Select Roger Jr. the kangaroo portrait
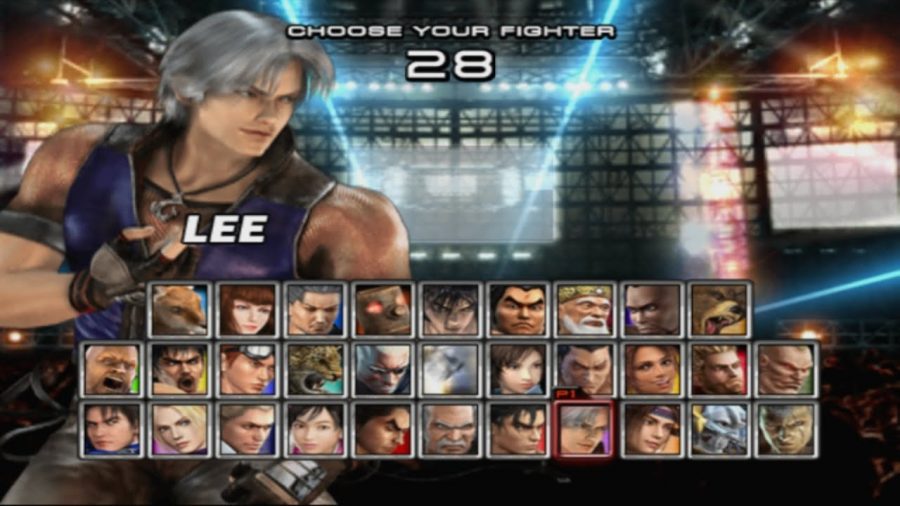Viewport: 900px width, 506px height. (178, 310)
